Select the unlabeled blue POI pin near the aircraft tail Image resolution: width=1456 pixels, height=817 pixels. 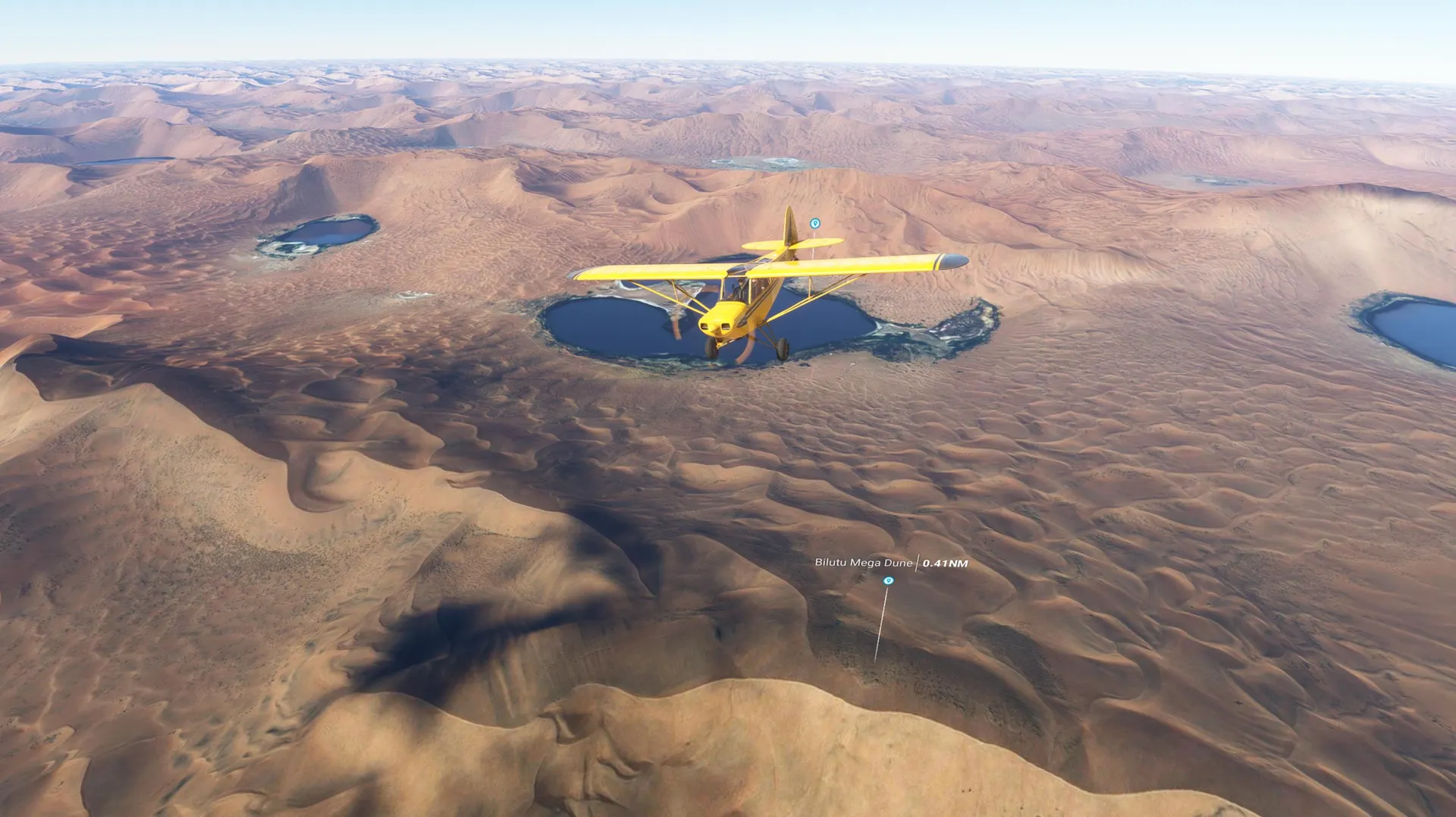(x=814, y=224)
